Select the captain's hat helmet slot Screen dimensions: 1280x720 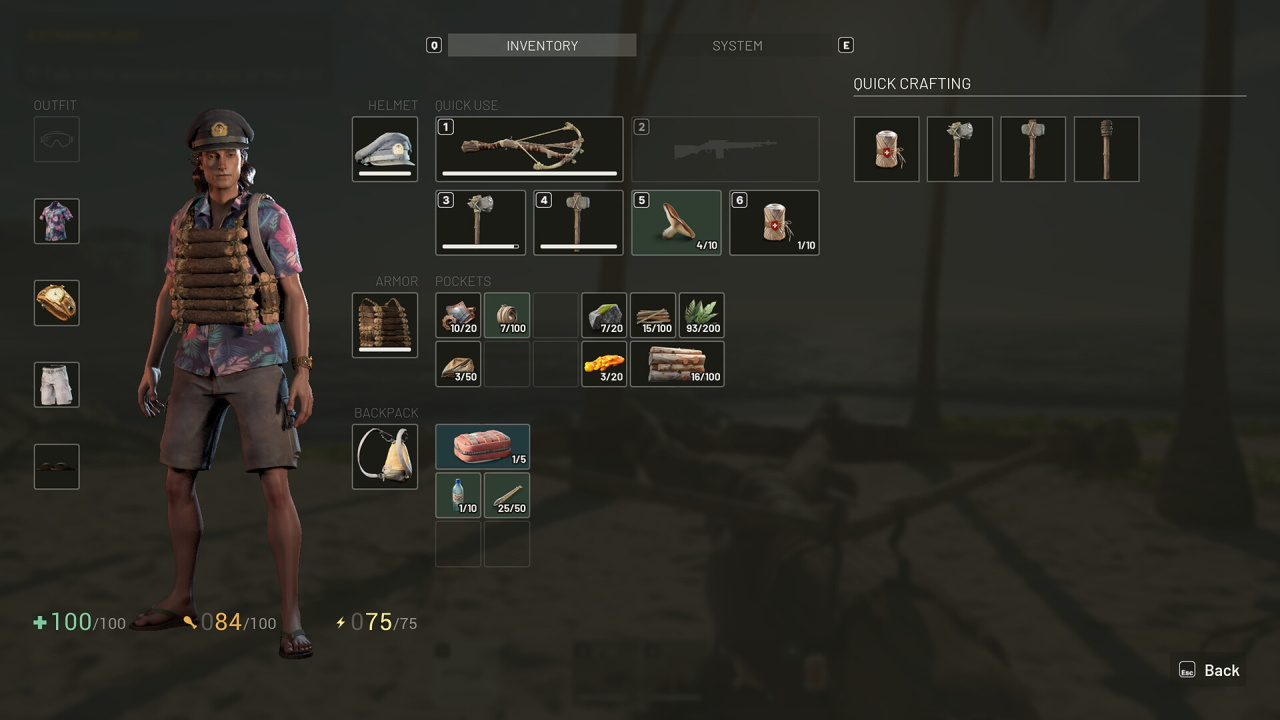point(385,149)
